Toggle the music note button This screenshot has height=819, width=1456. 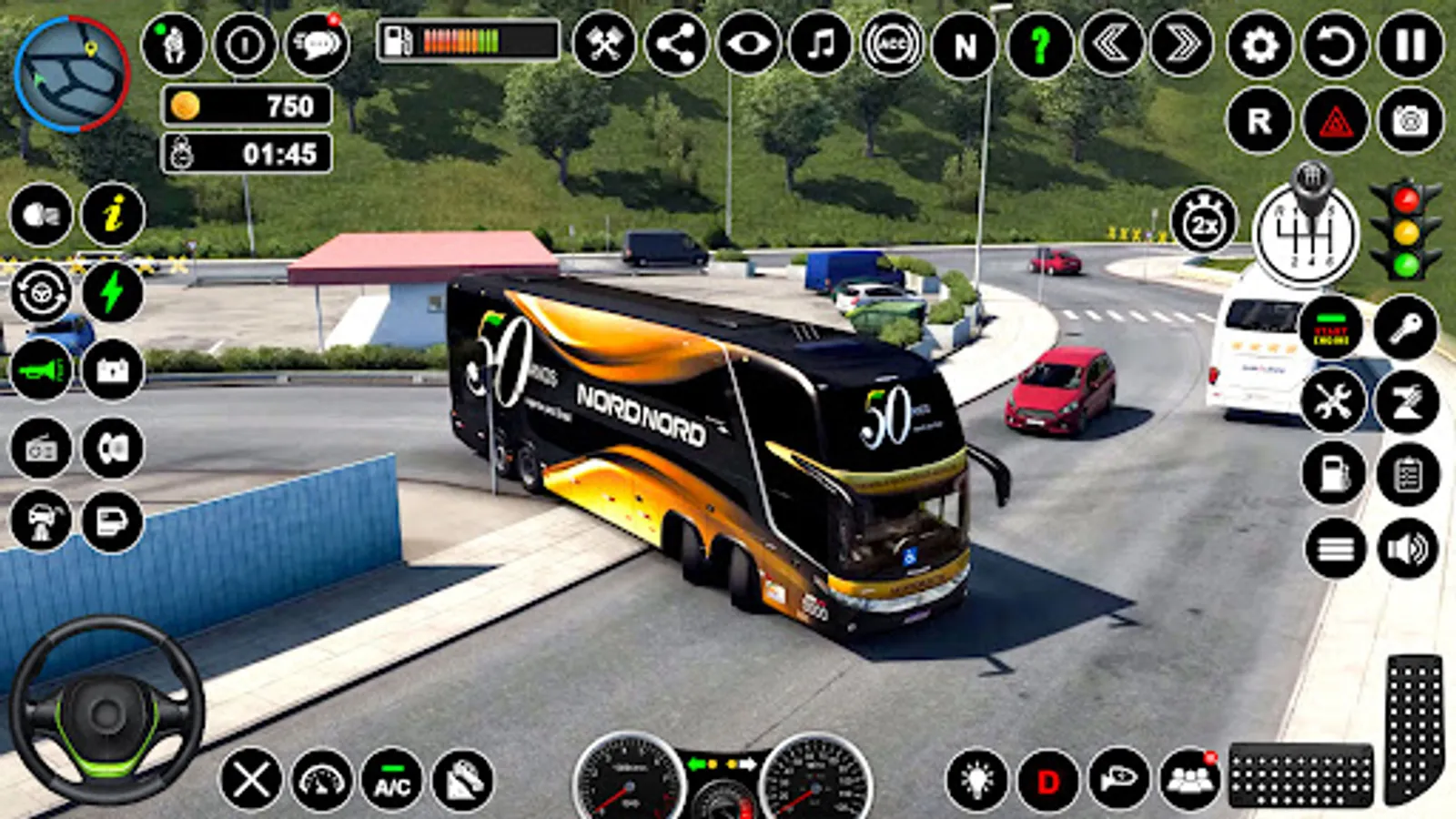(x=821, y=45)
